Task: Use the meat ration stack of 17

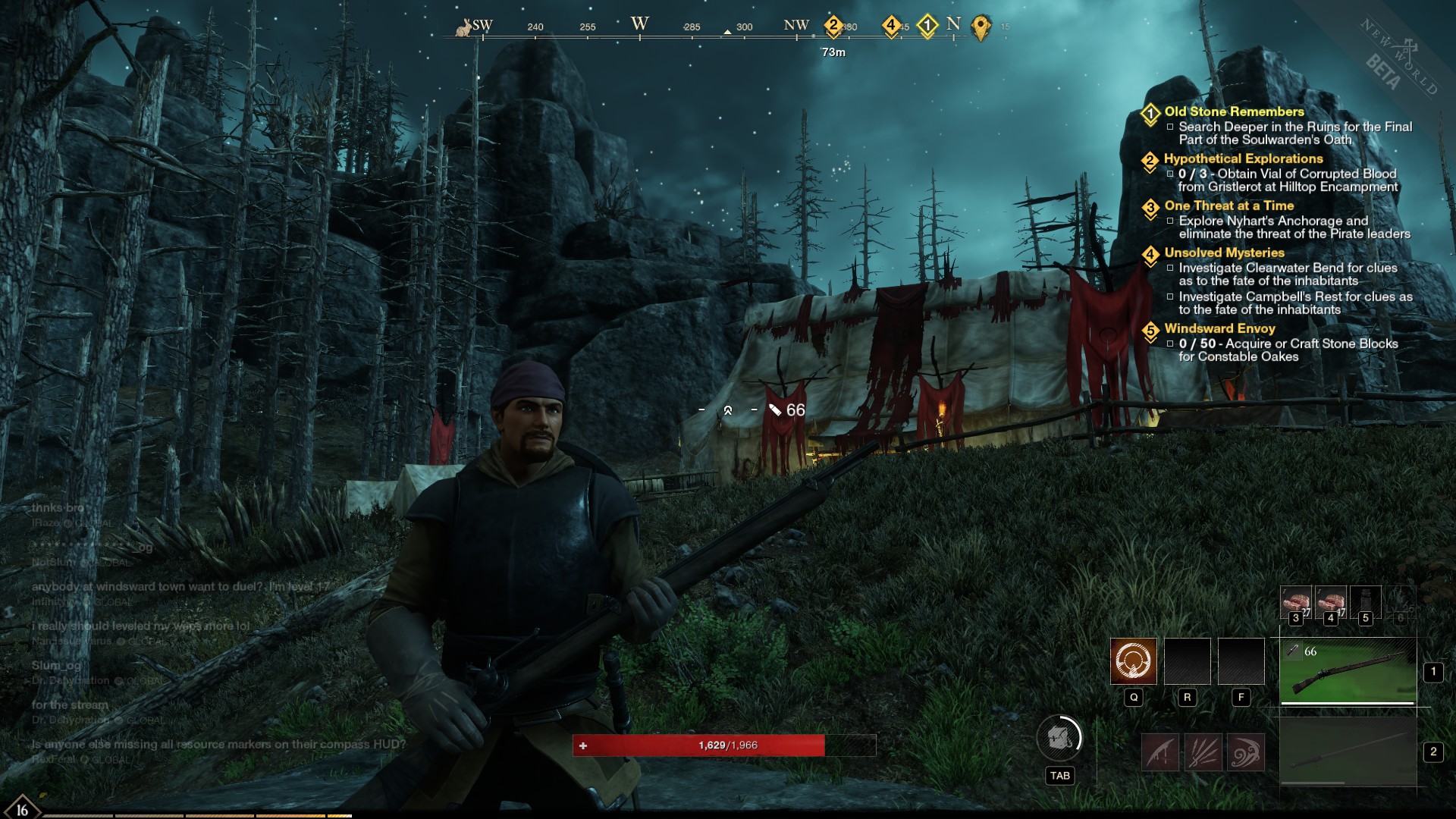Action: [x=1330, y=601]
